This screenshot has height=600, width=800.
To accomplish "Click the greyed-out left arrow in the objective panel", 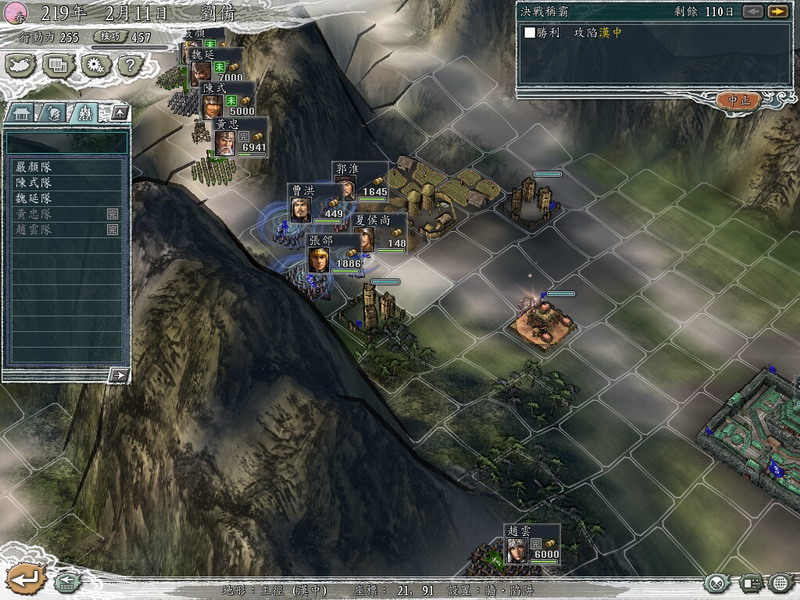I will (x=755, y=11).
